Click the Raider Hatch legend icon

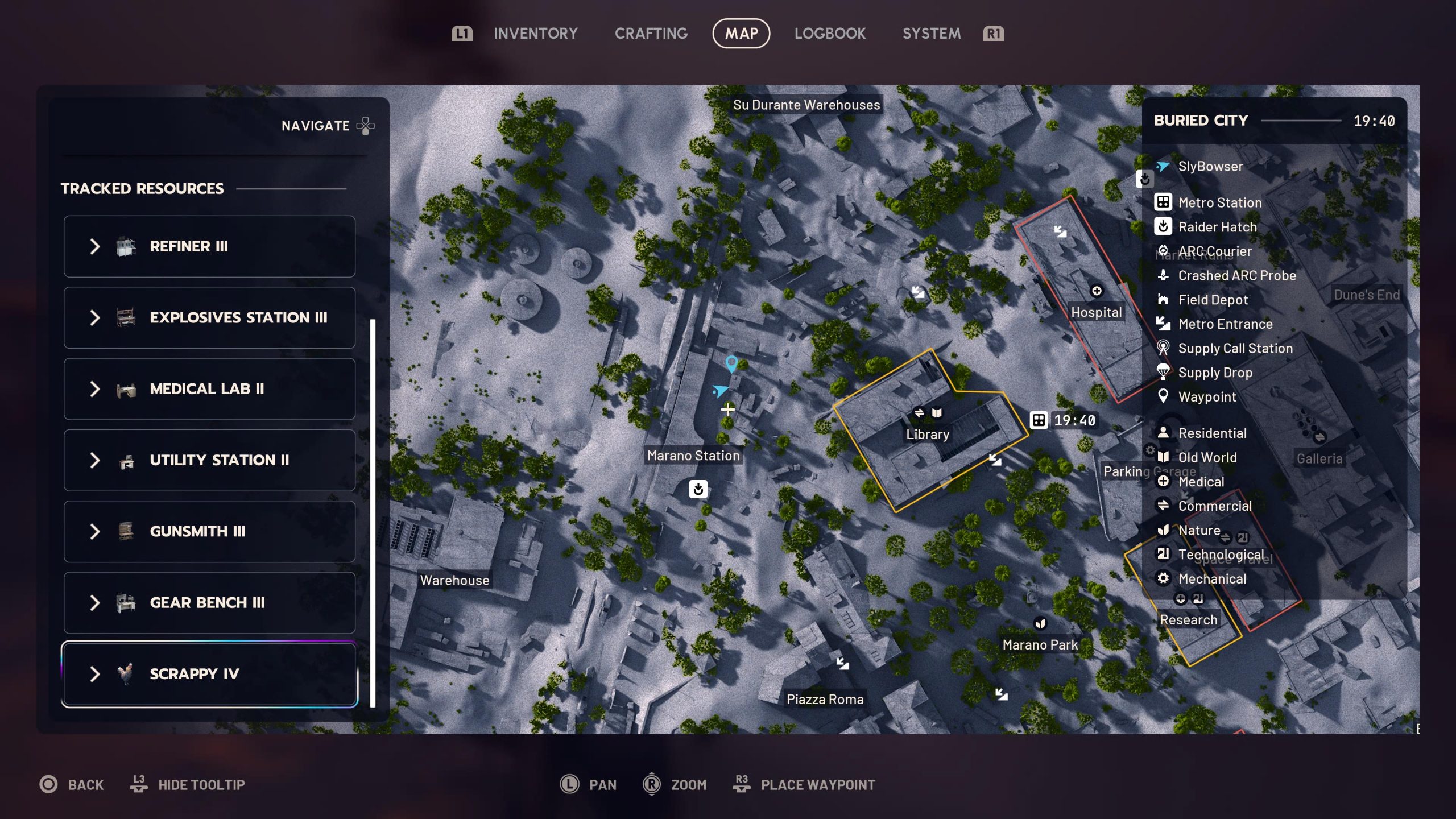click(1163, 227)
